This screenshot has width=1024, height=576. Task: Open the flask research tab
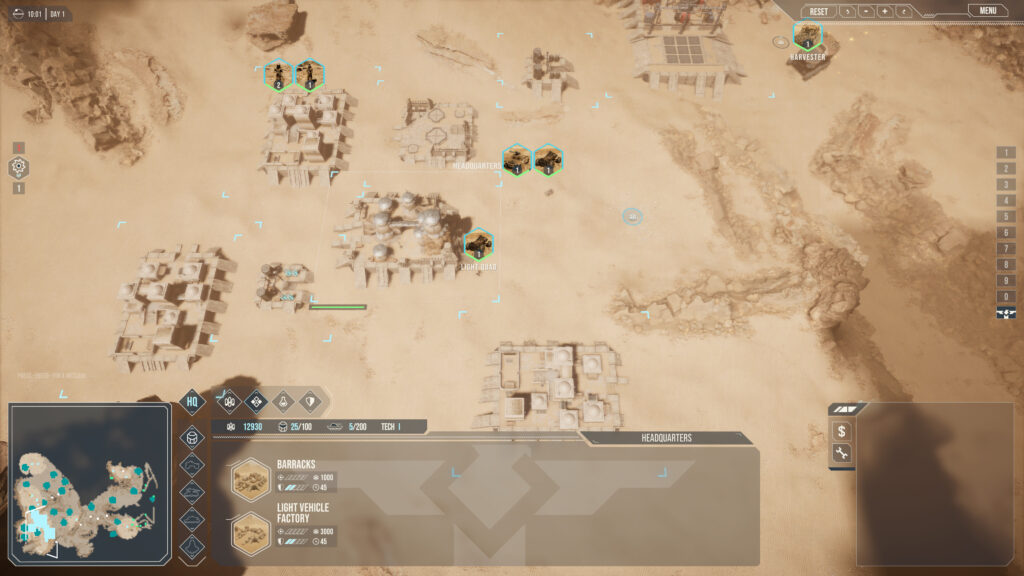(x=283, y=401)
